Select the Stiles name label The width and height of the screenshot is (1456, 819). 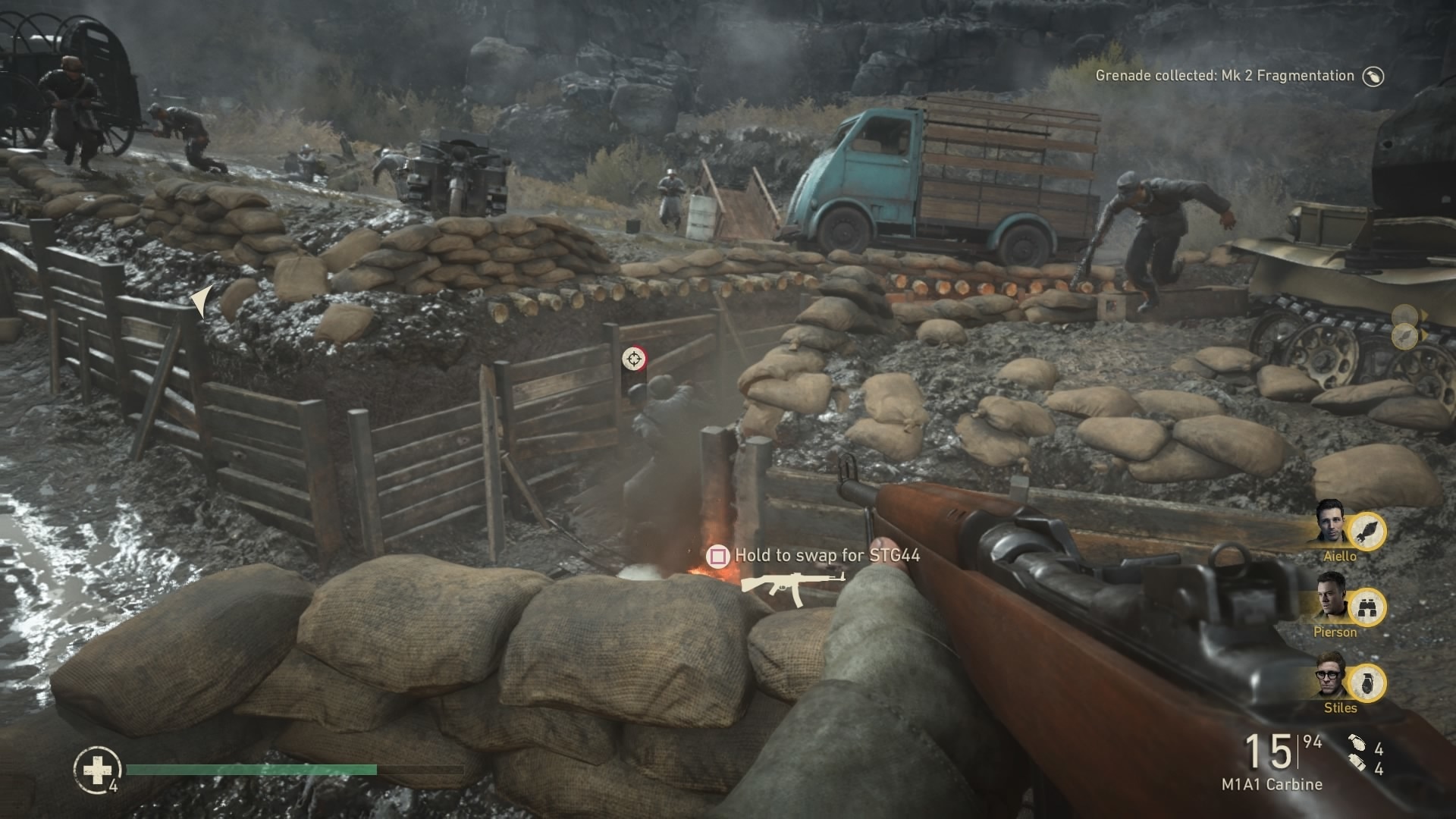click(x=1341, y=707)
